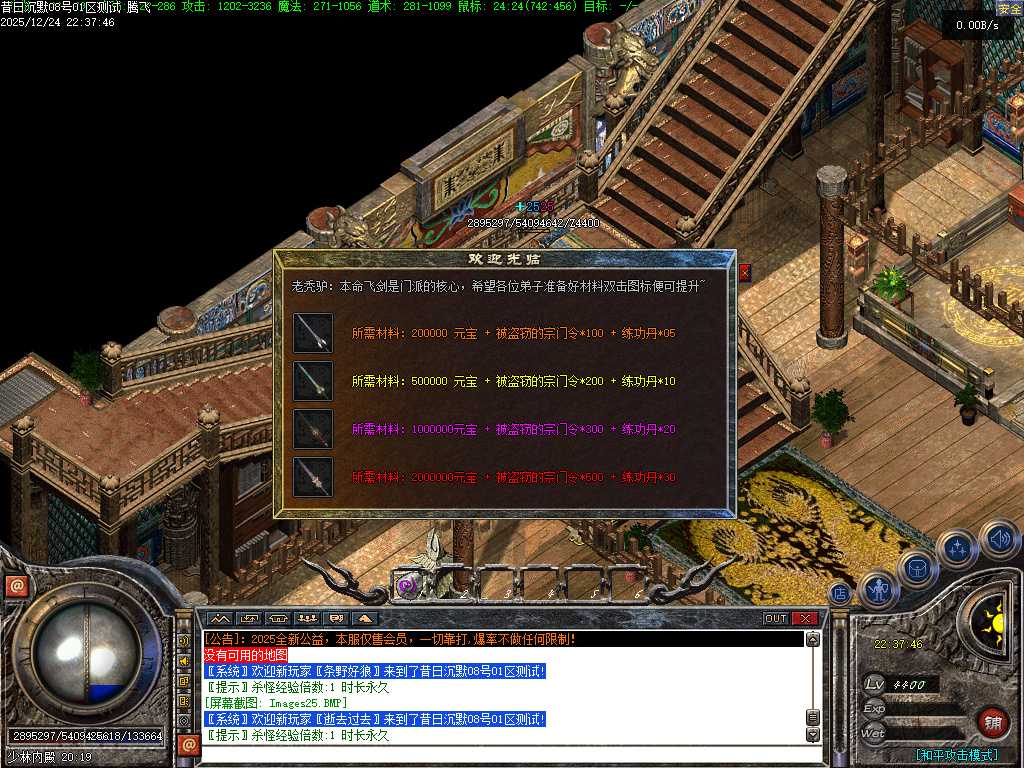1024x768 pixels.
Task: Open the bag inventory round button
Action: [x=915, y=570]
